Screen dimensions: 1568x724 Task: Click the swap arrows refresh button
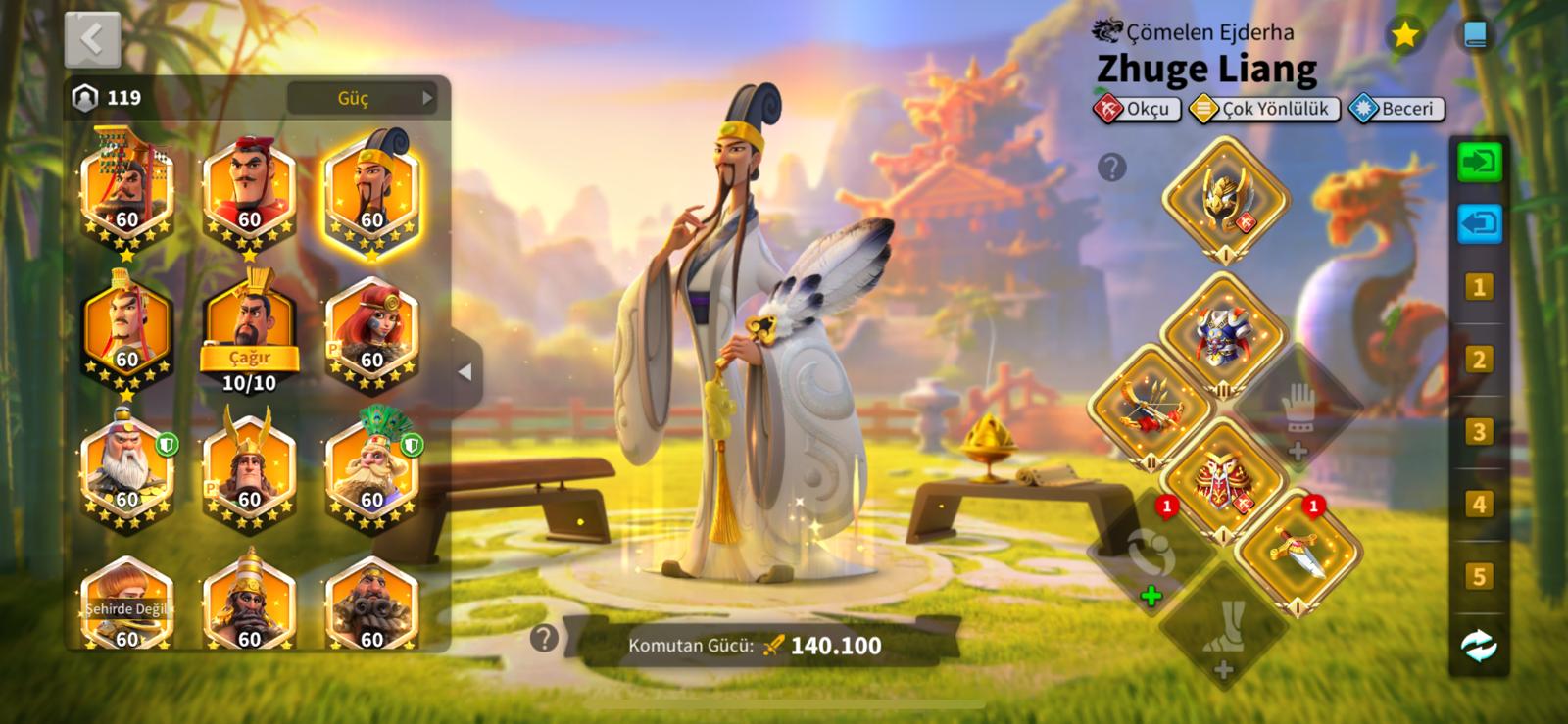point(1479,646)
